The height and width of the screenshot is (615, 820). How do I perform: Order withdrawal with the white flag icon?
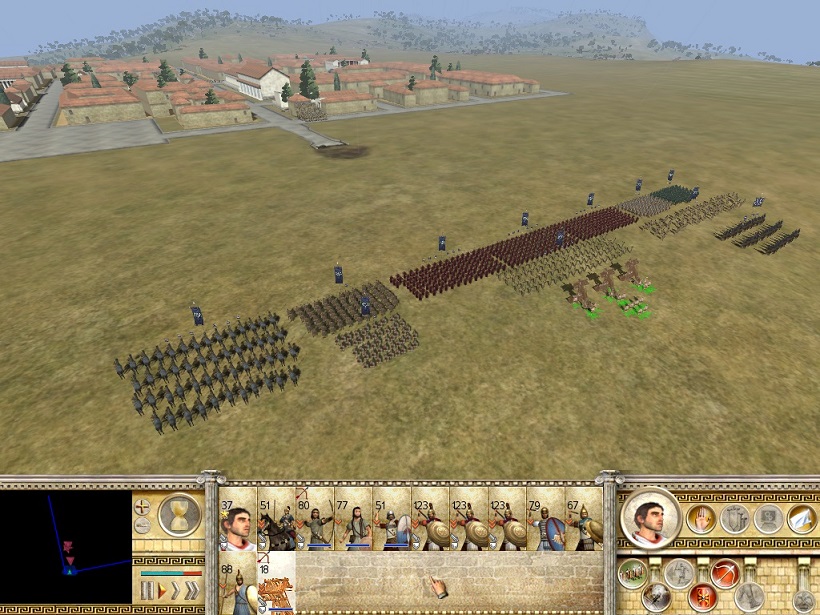pos(801,518)
